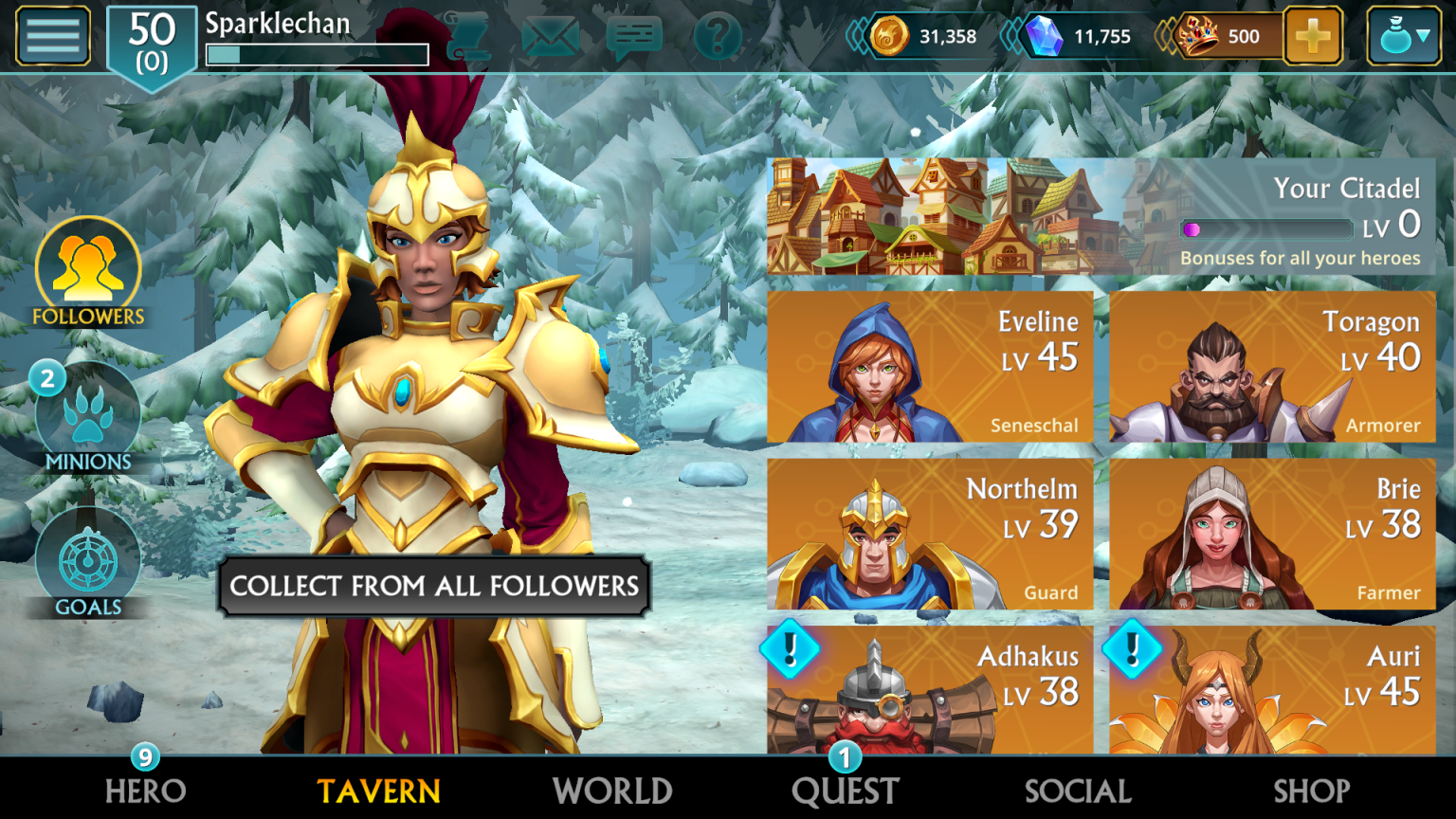This screenshot has width=1456, height=819.
Task: Check the mail envelope icon
Action: pos(551,36)
